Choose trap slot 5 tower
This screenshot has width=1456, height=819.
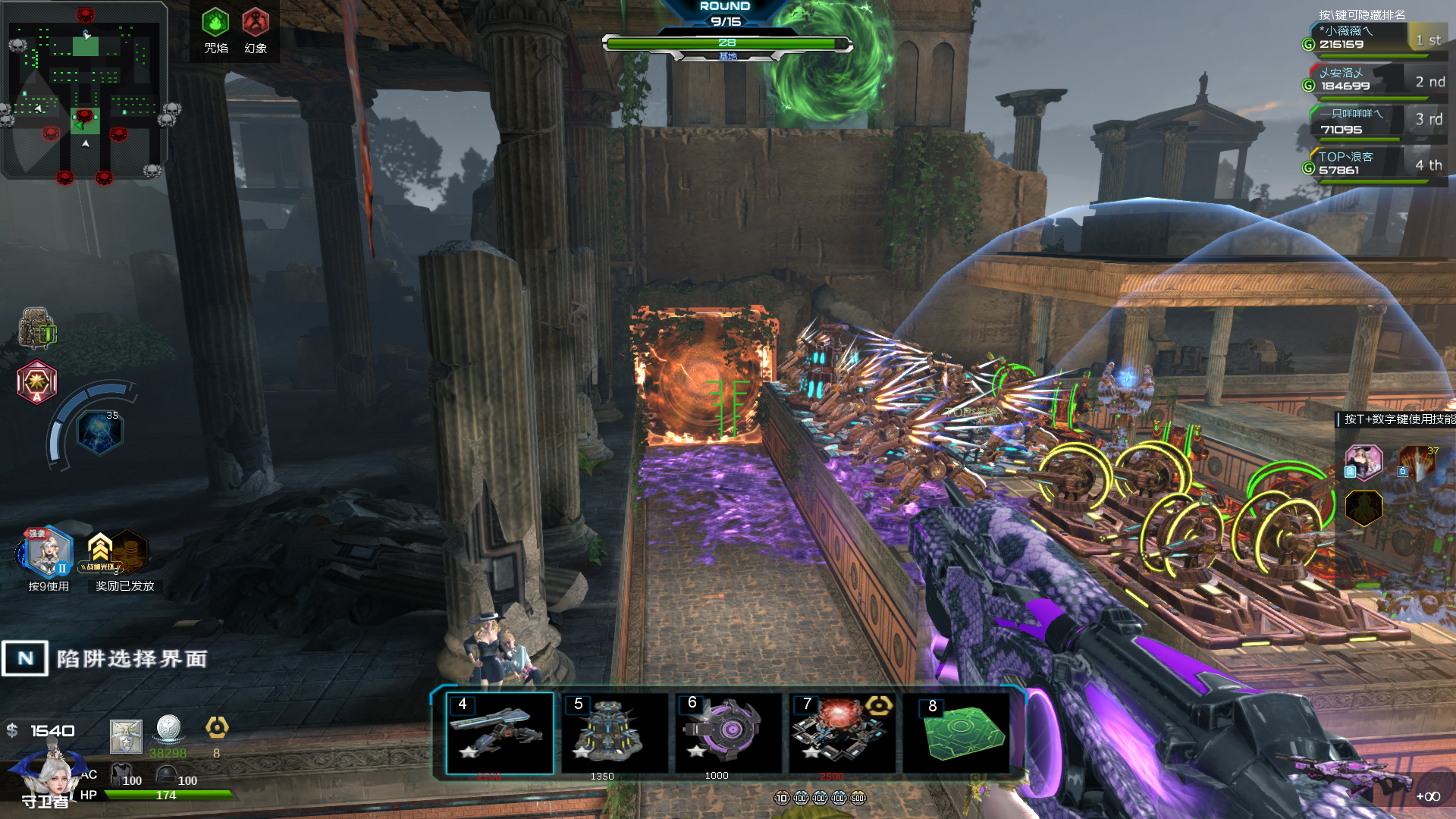(614, 733)
